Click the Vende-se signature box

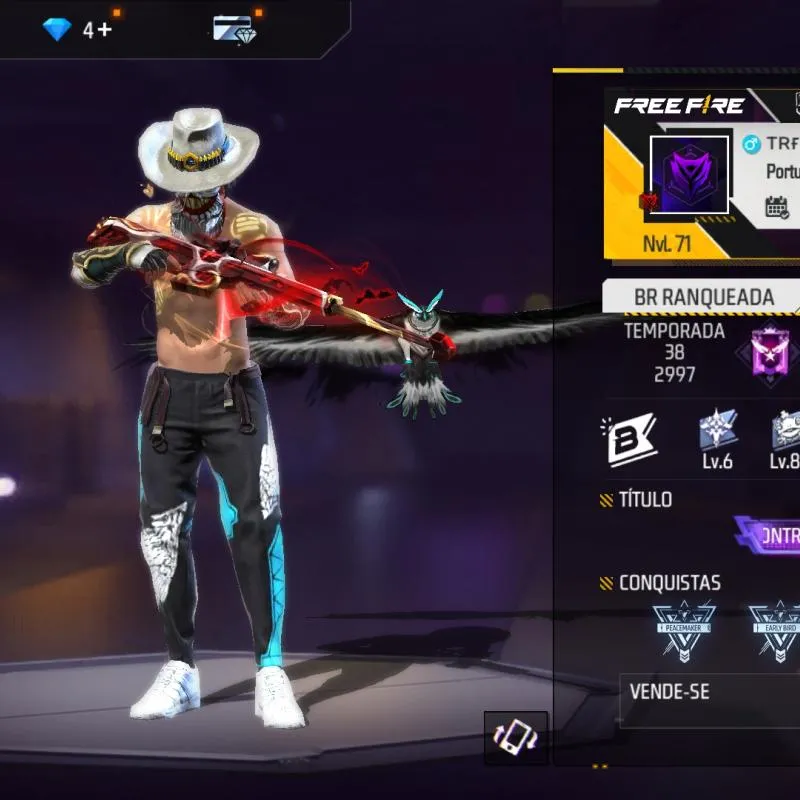710,697
